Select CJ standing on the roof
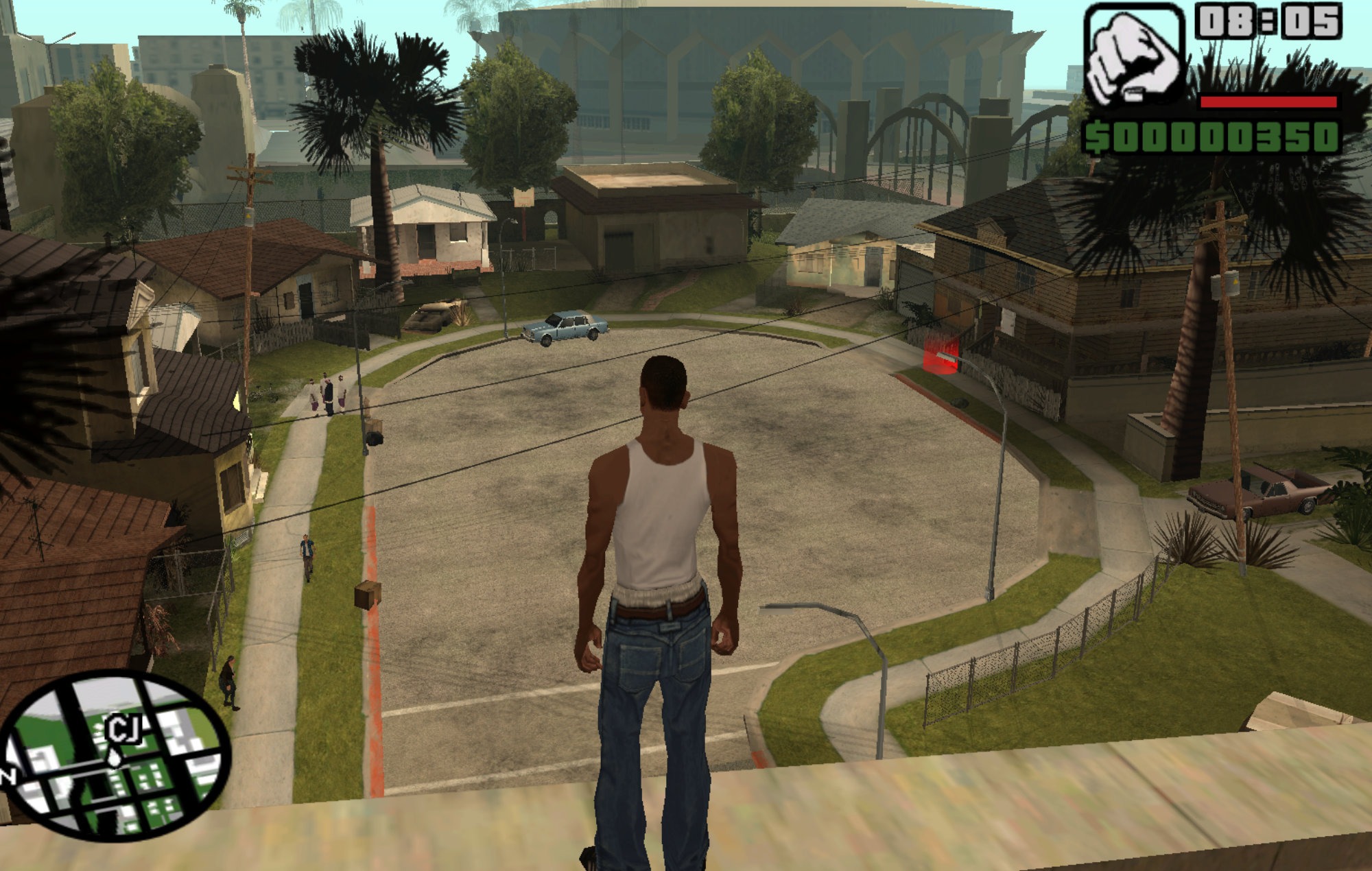The height and width of the screenshot is (871, 1372). pos(659,549)
